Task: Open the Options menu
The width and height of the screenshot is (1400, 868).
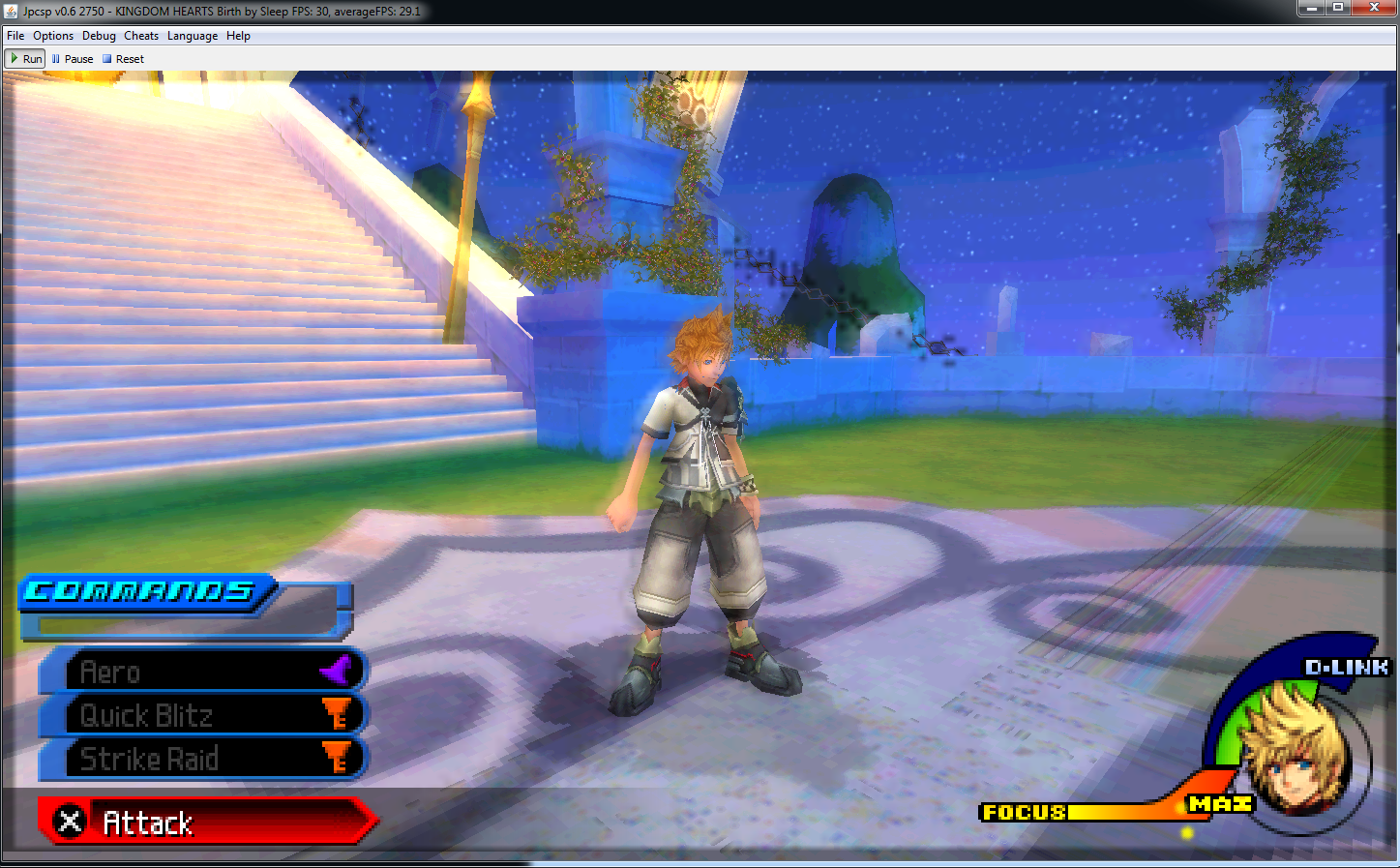Action: coord(53,36)
